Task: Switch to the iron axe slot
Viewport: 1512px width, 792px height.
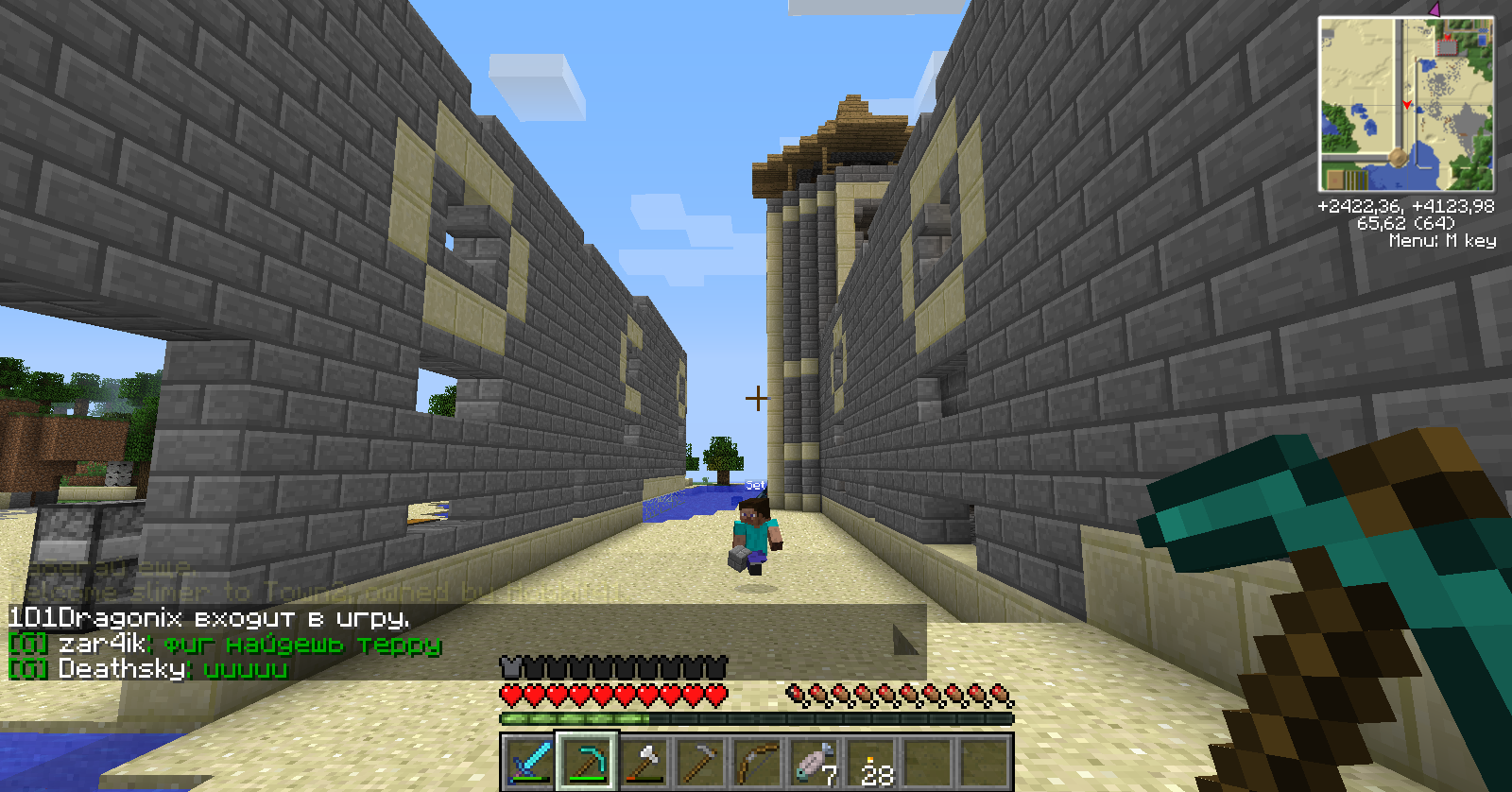Action: pyautogui.click(x=644, y=762)
